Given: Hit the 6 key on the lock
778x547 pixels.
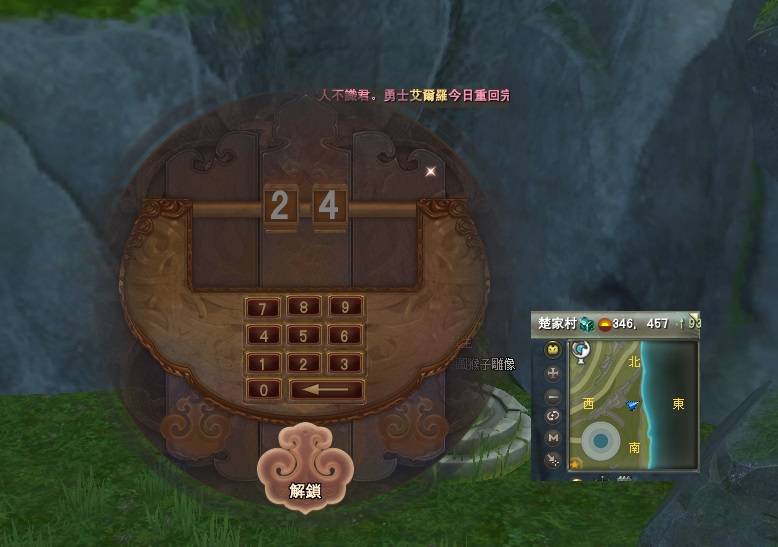Looking at the screenshot, I should pos(345,336).
